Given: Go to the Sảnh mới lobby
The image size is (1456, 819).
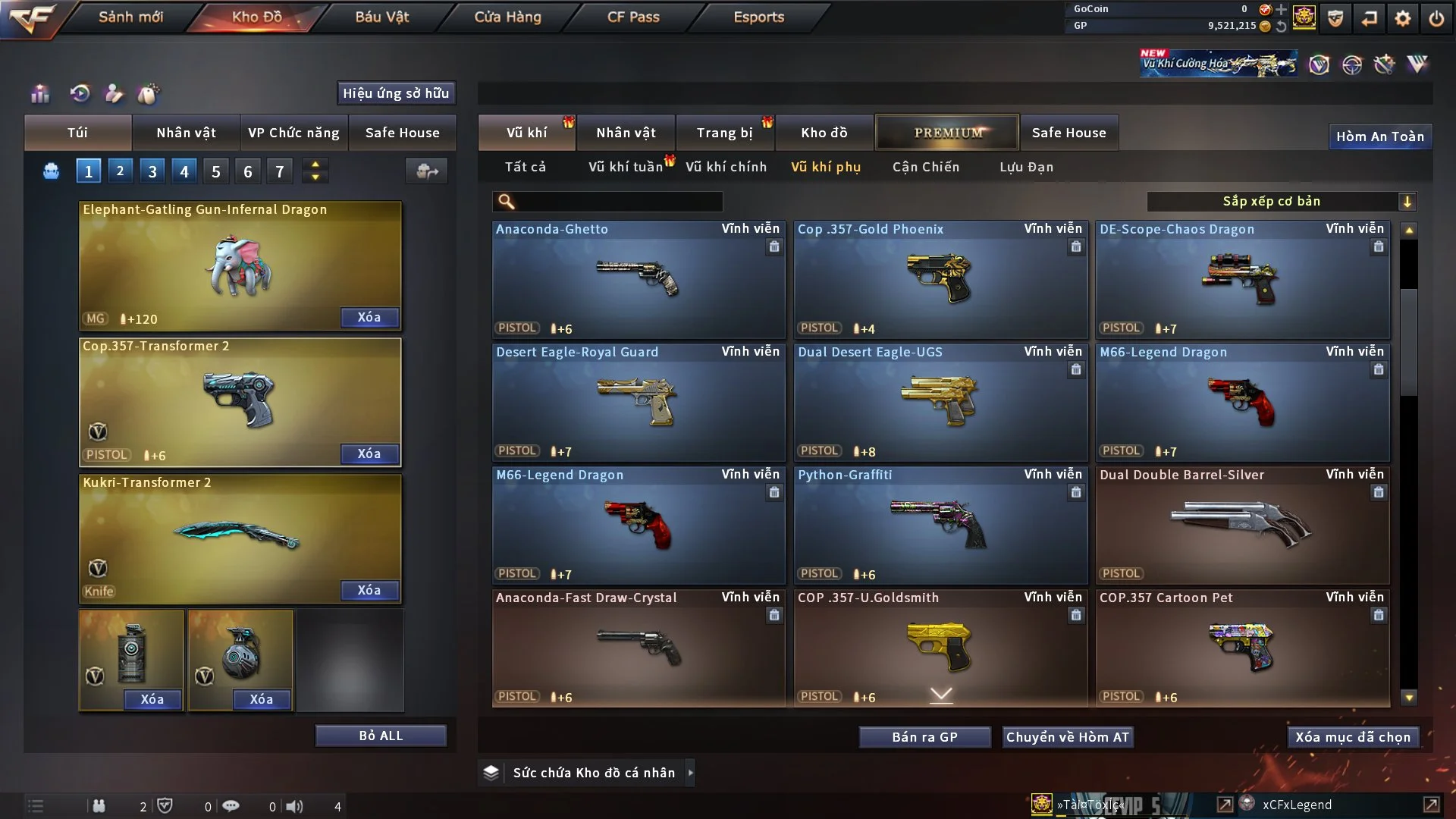Looking at the screenshot, I should [x=130, y=17].
